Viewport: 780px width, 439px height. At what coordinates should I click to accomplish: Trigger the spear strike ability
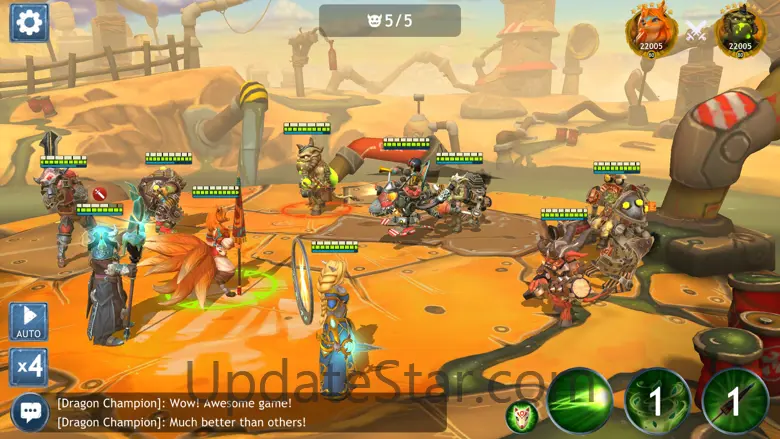click(735, 401)
